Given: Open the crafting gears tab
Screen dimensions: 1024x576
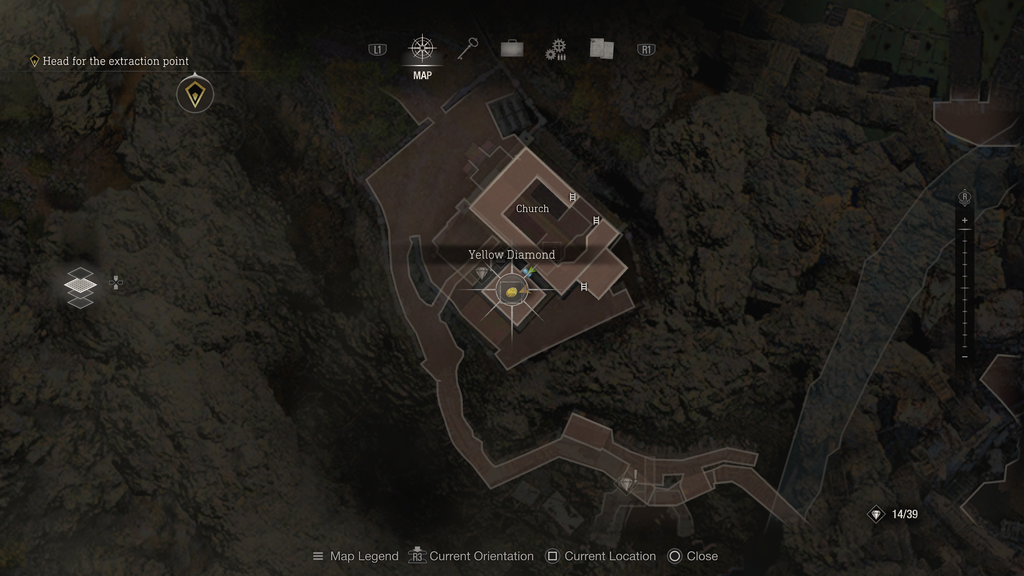Looking at the screenshot, I should (x=556, y=49).
